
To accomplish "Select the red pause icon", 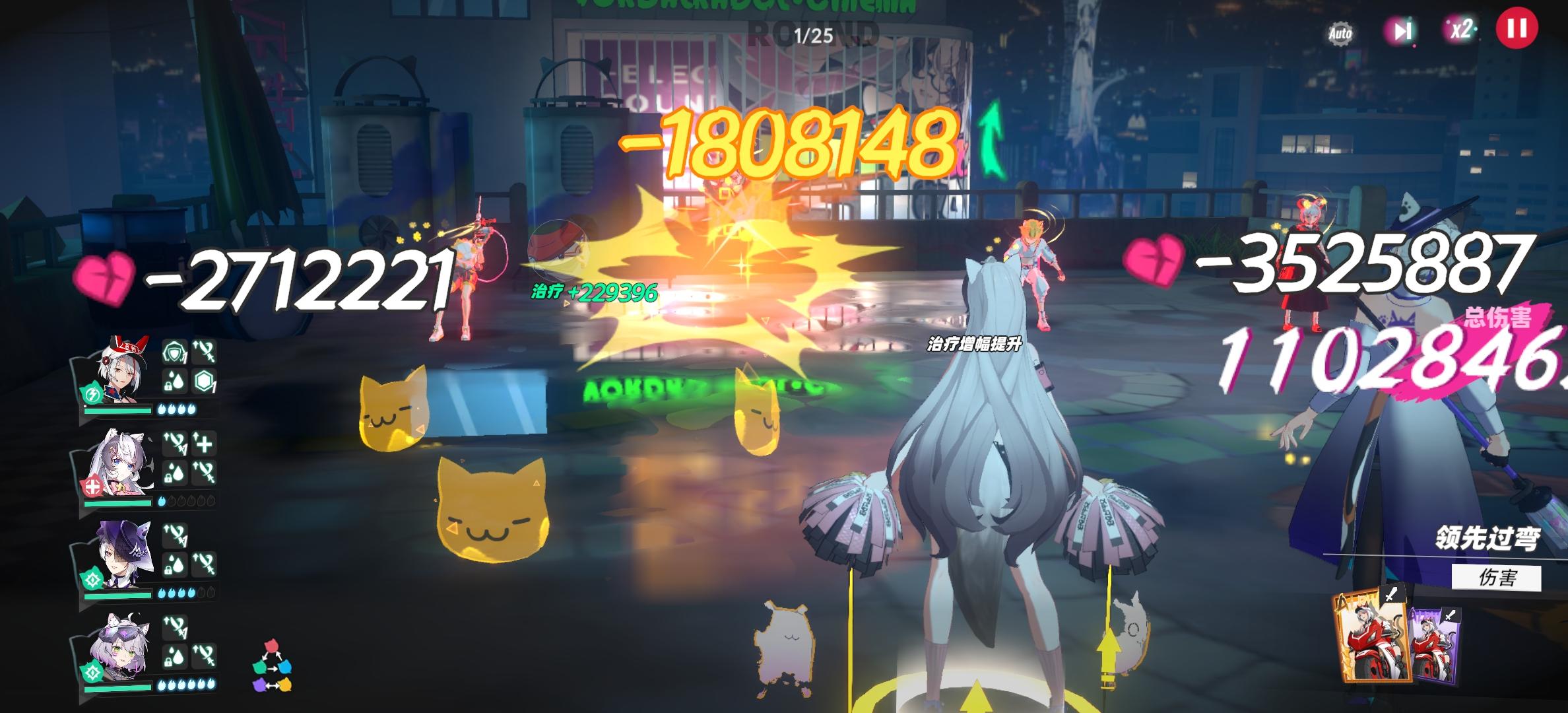I will 1518,29.
